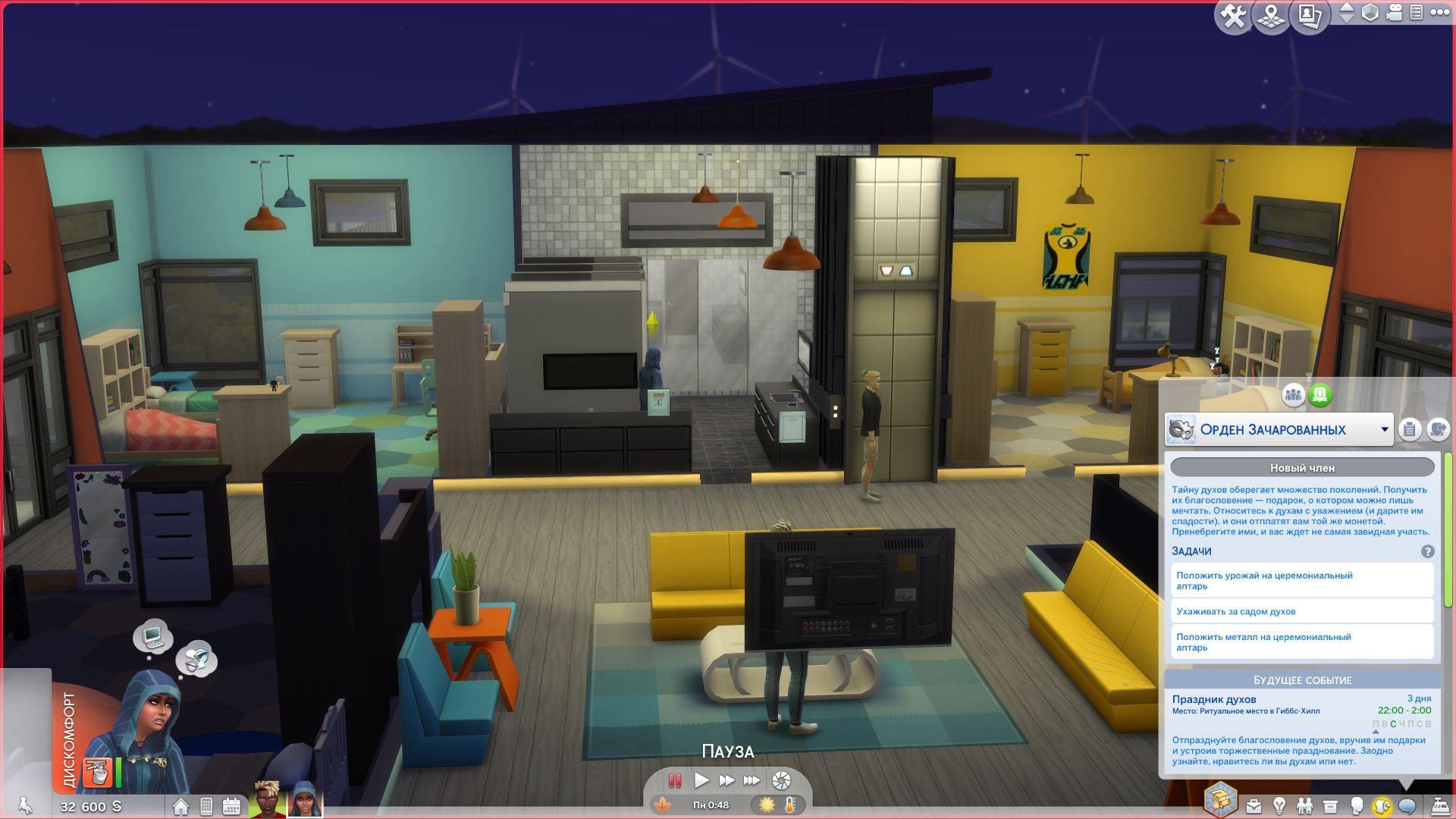Open the three-dots game options menu
Screen dimensions: 1456x819
tap(1439, 13)
